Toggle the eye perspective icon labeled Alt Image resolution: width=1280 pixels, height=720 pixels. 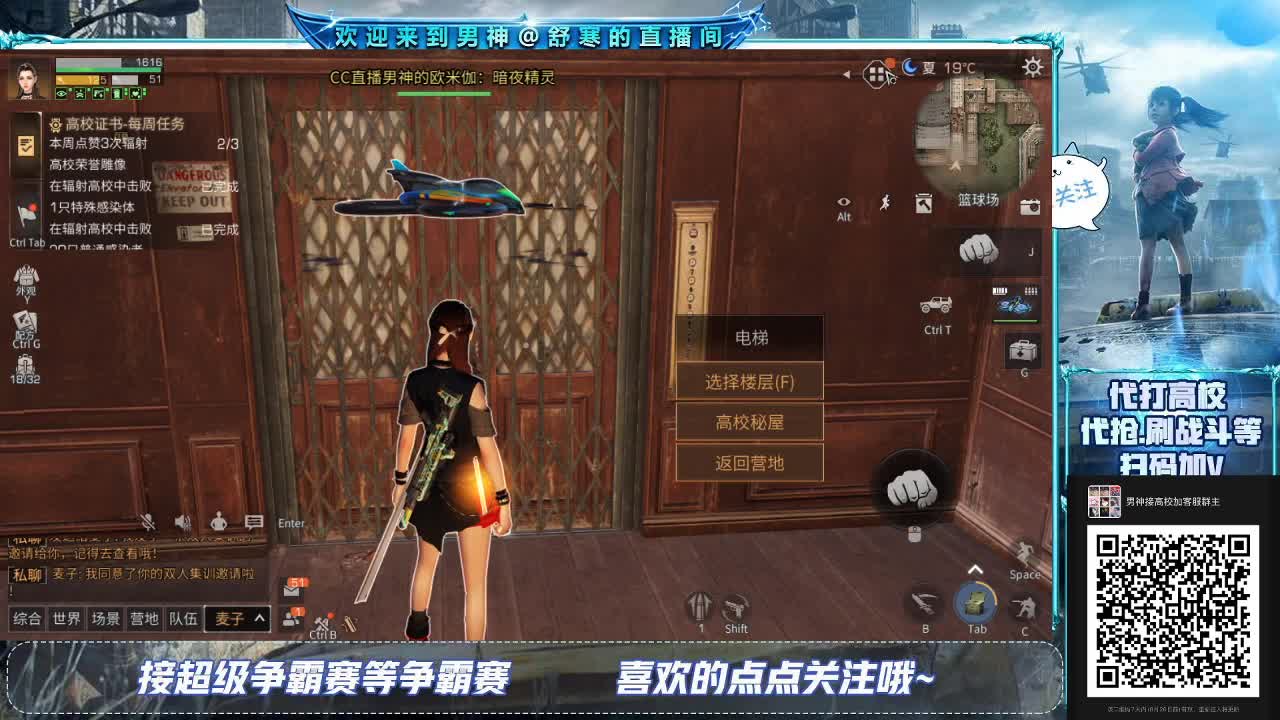(x=844, y=199)
